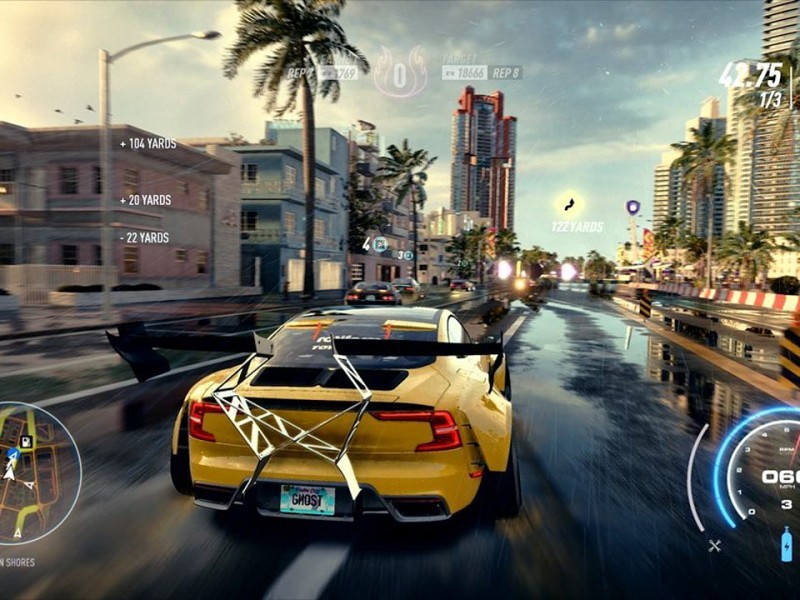
Task: Select the flame heat level icon
Action: coord(400,74)
